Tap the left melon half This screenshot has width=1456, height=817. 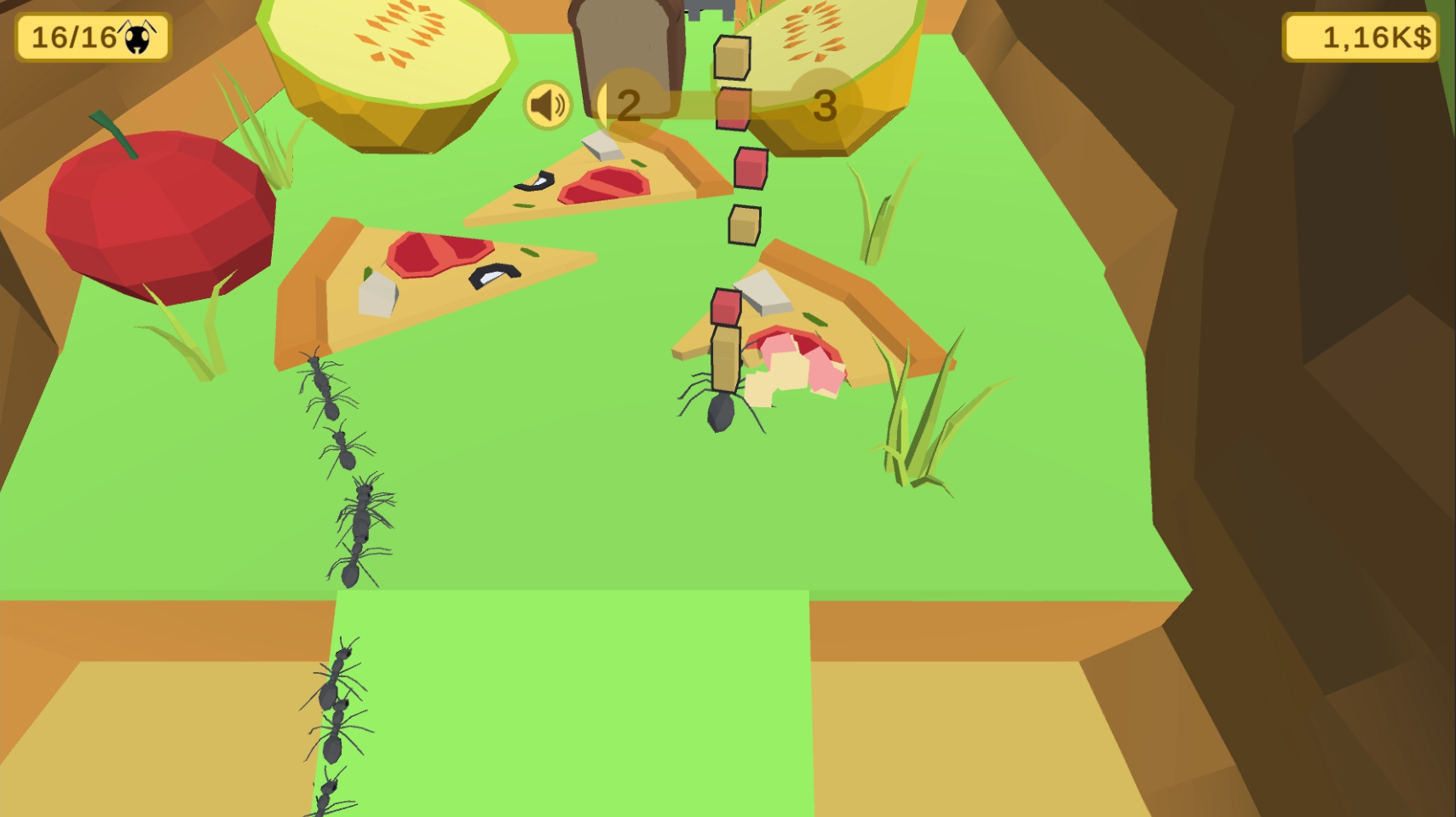388,64
